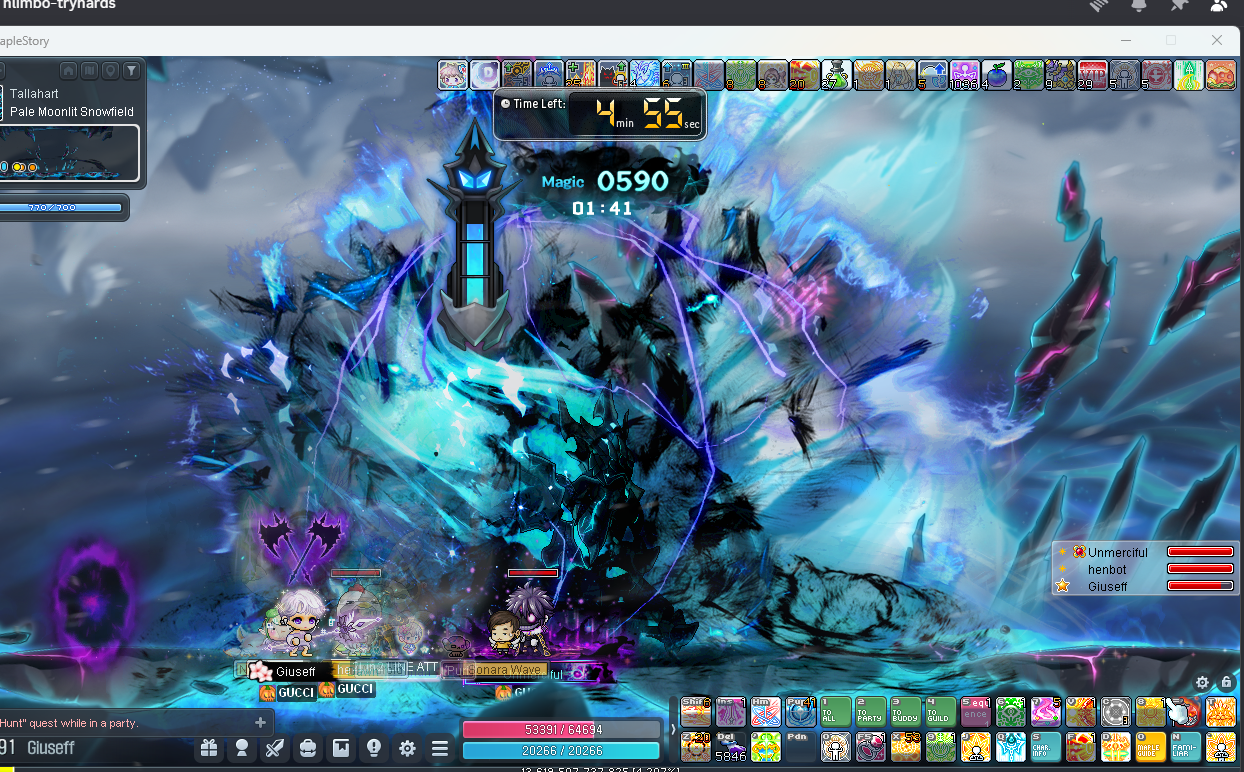Open the briefcase inventory button
This screenshot has height=772, width=1244.
click(x=308, y=748)
